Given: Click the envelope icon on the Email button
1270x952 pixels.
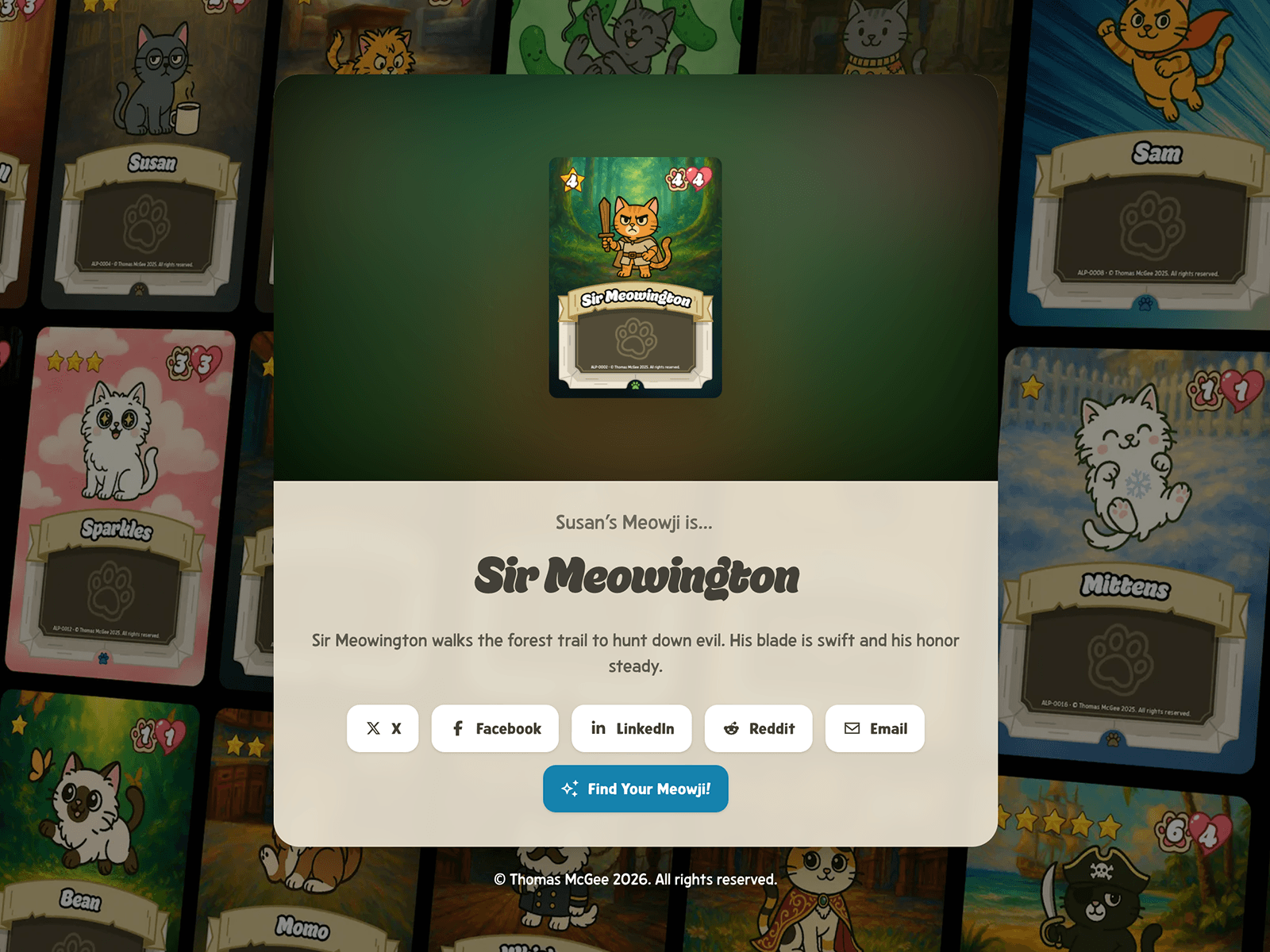Looking at the screenshot, I should (x=851, y=728).
